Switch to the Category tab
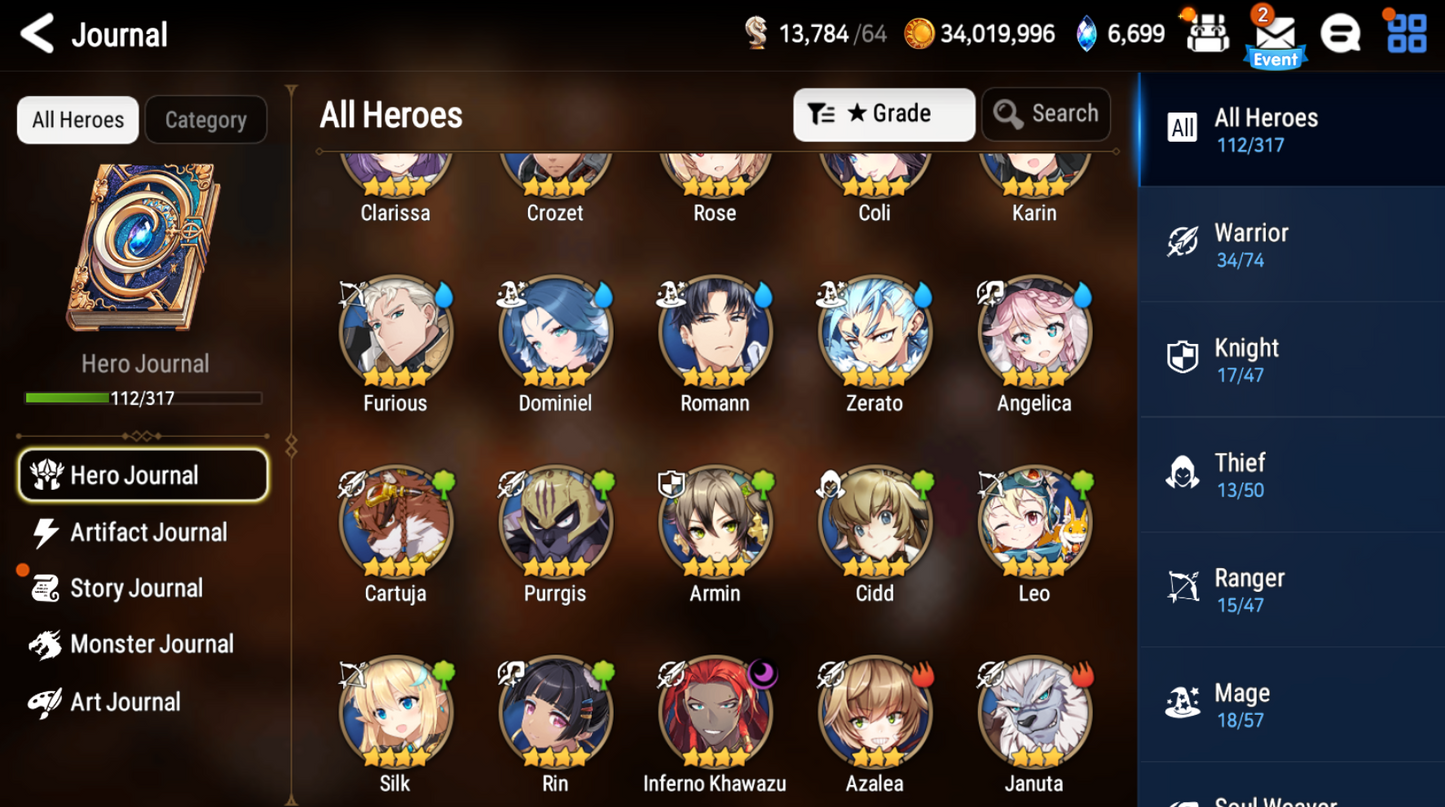The height and width of the screenshot is (807, 1445). (205, 119)
